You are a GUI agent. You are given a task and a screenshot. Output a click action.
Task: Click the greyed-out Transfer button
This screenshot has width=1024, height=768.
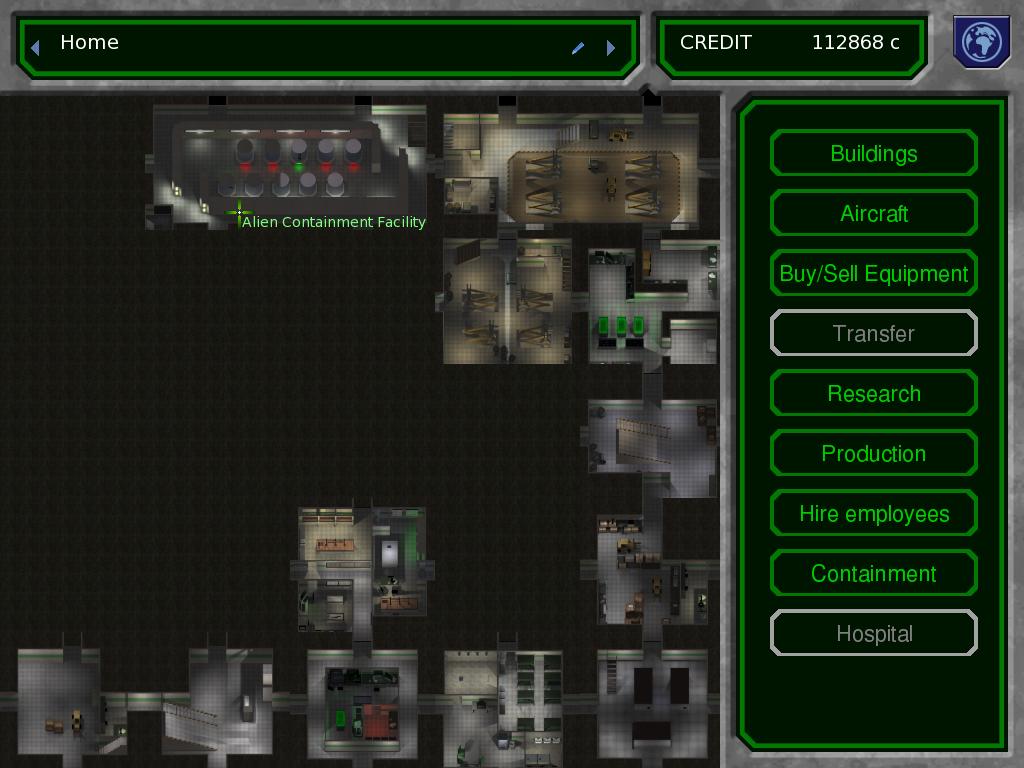tap(873, 334)
